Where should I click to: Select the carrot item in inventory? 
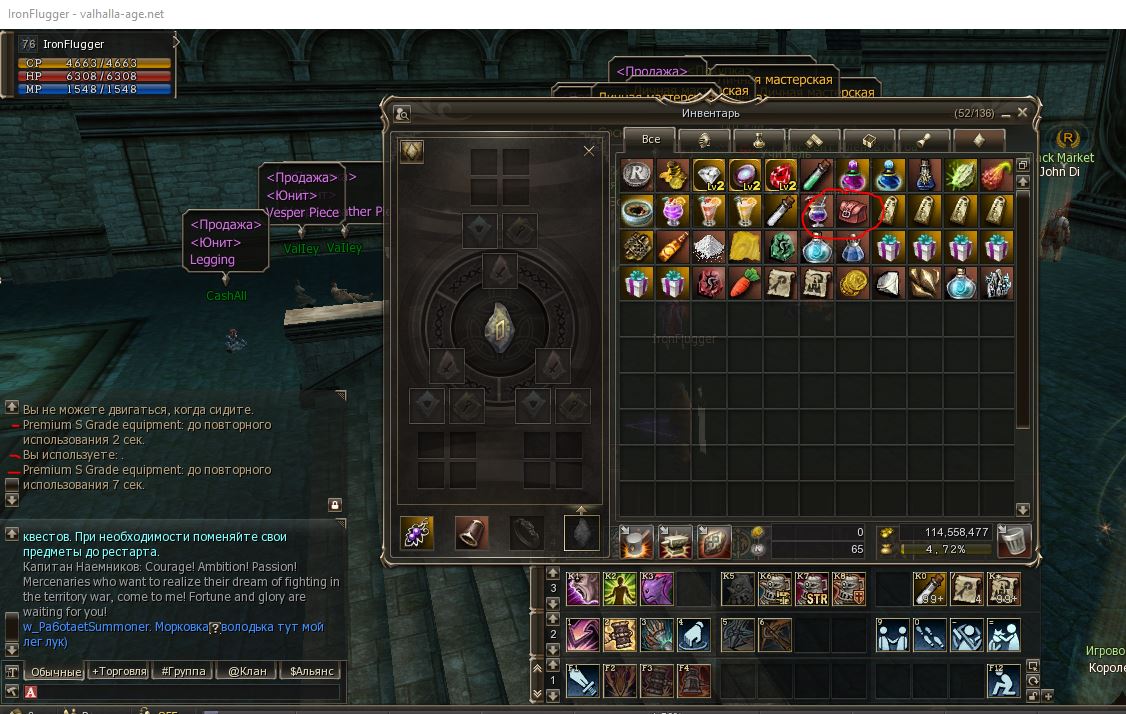click(x=743, y=283)
